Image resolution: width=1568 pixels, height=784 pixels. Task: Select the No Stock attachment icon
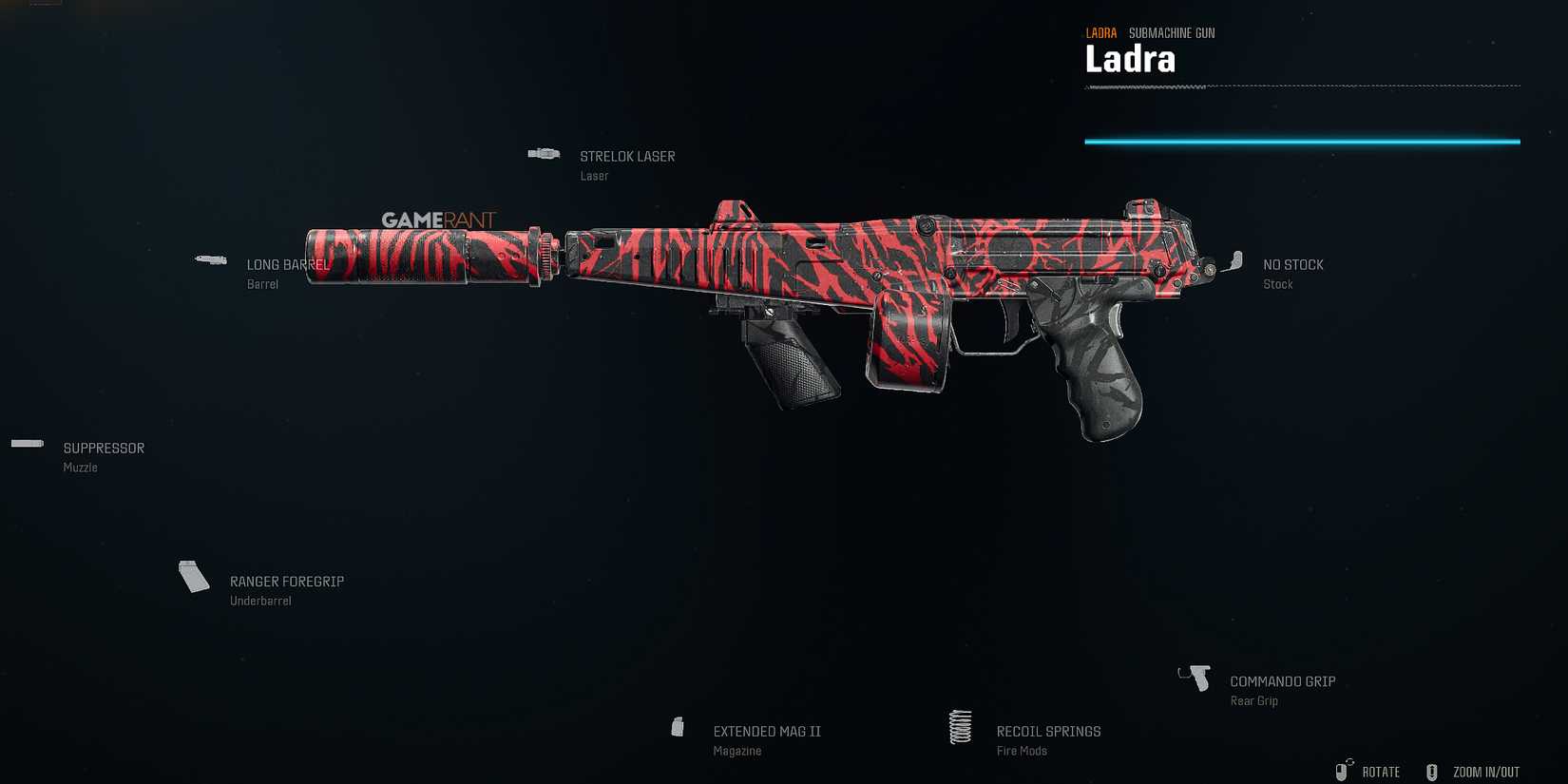pyautogui.click(x=1236, y=259)
